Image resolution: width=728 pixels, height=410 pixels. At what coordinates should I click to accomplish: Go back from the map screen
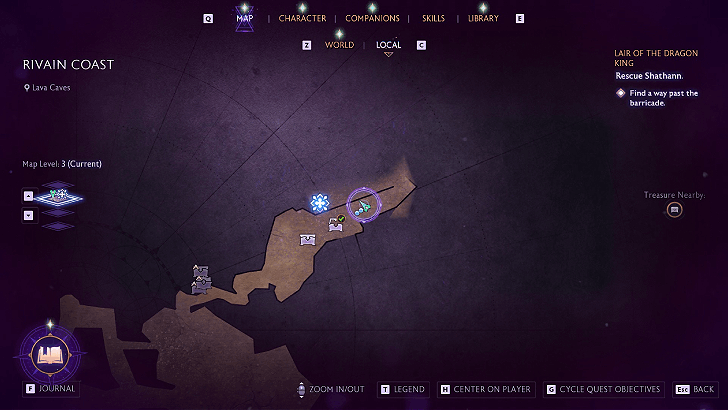pyautogui.click(x=695, y=389)
